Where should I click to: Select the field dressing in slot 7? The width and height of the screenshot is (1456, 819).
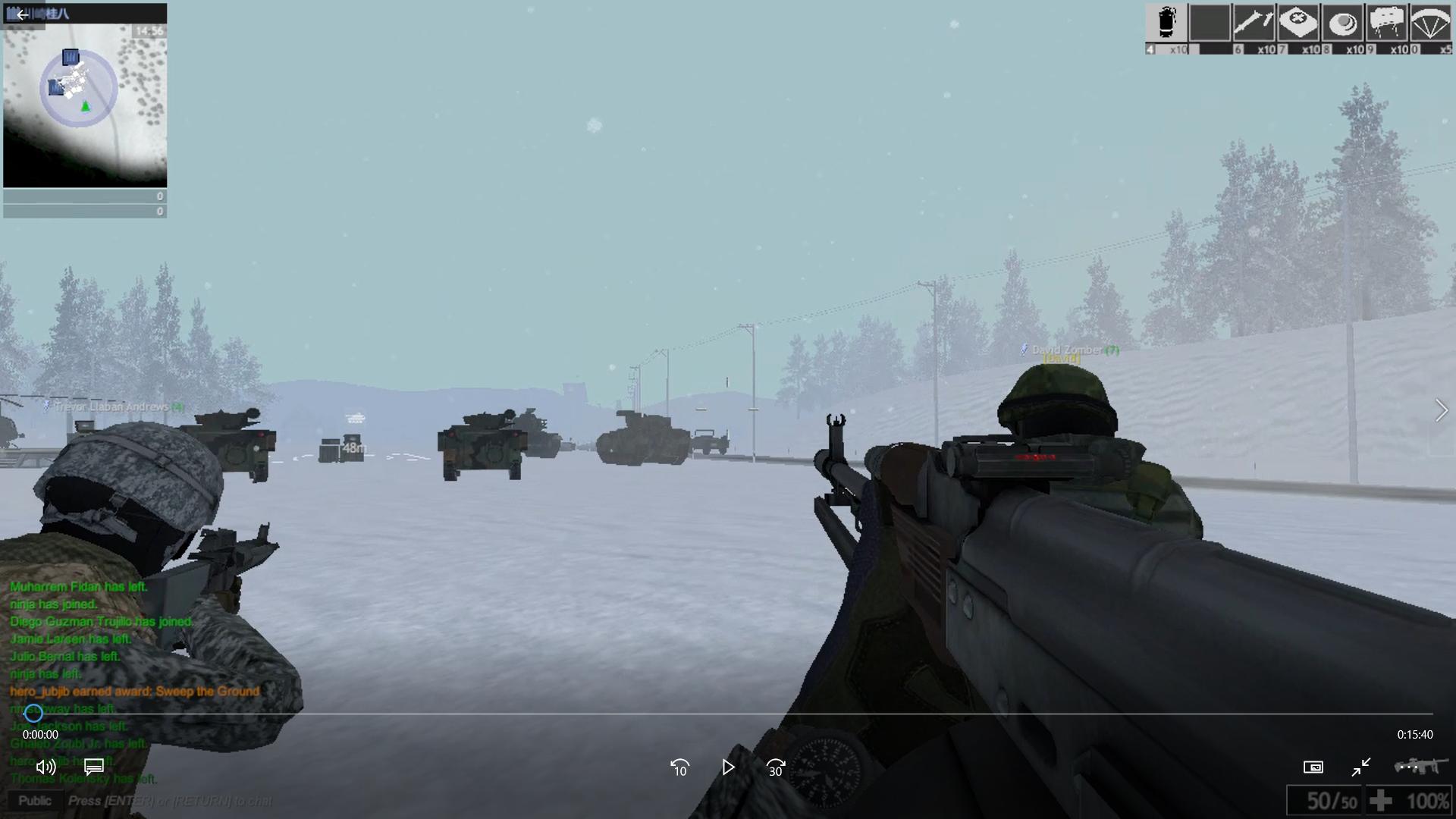[1298, 23]
